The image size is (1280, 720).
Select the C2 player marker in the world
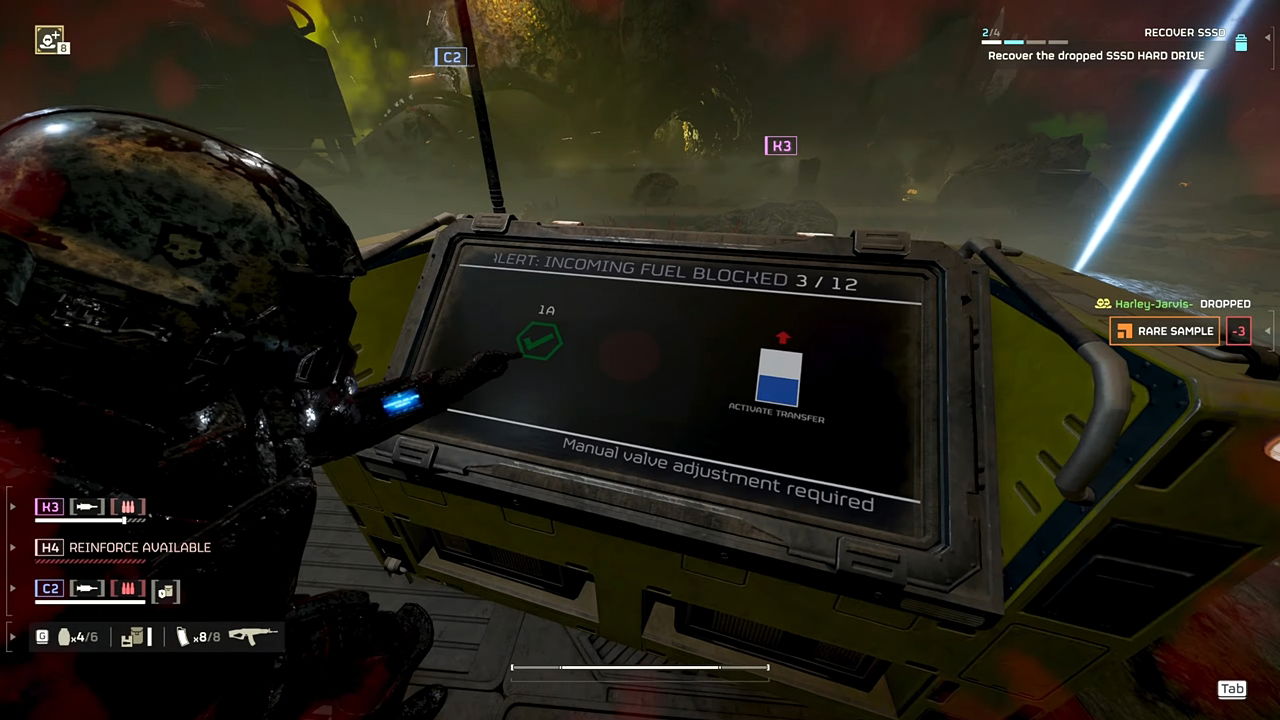451,57
